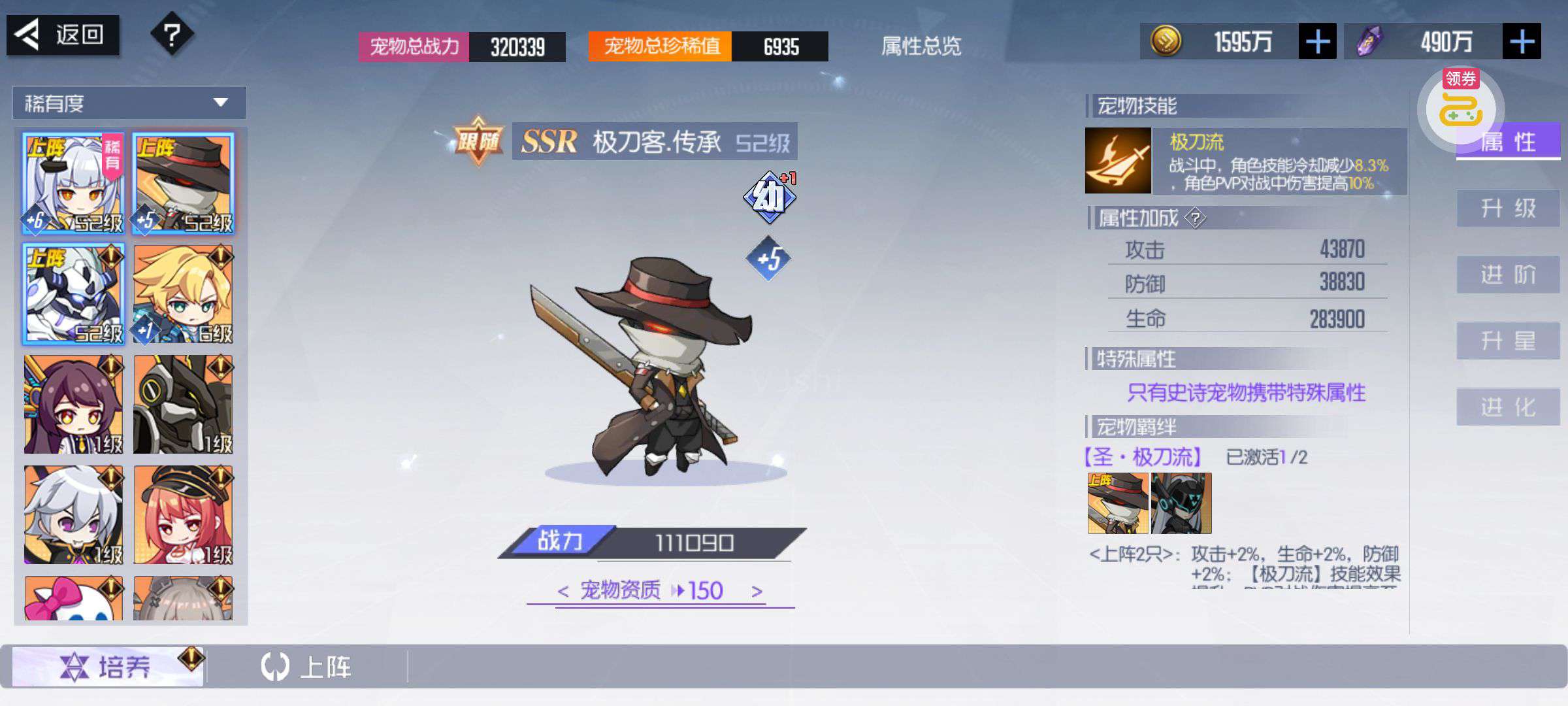The height and width of the screenshot is (706, 1568).
Task: Switch to the 进阶 tab
Action: 1507,275
